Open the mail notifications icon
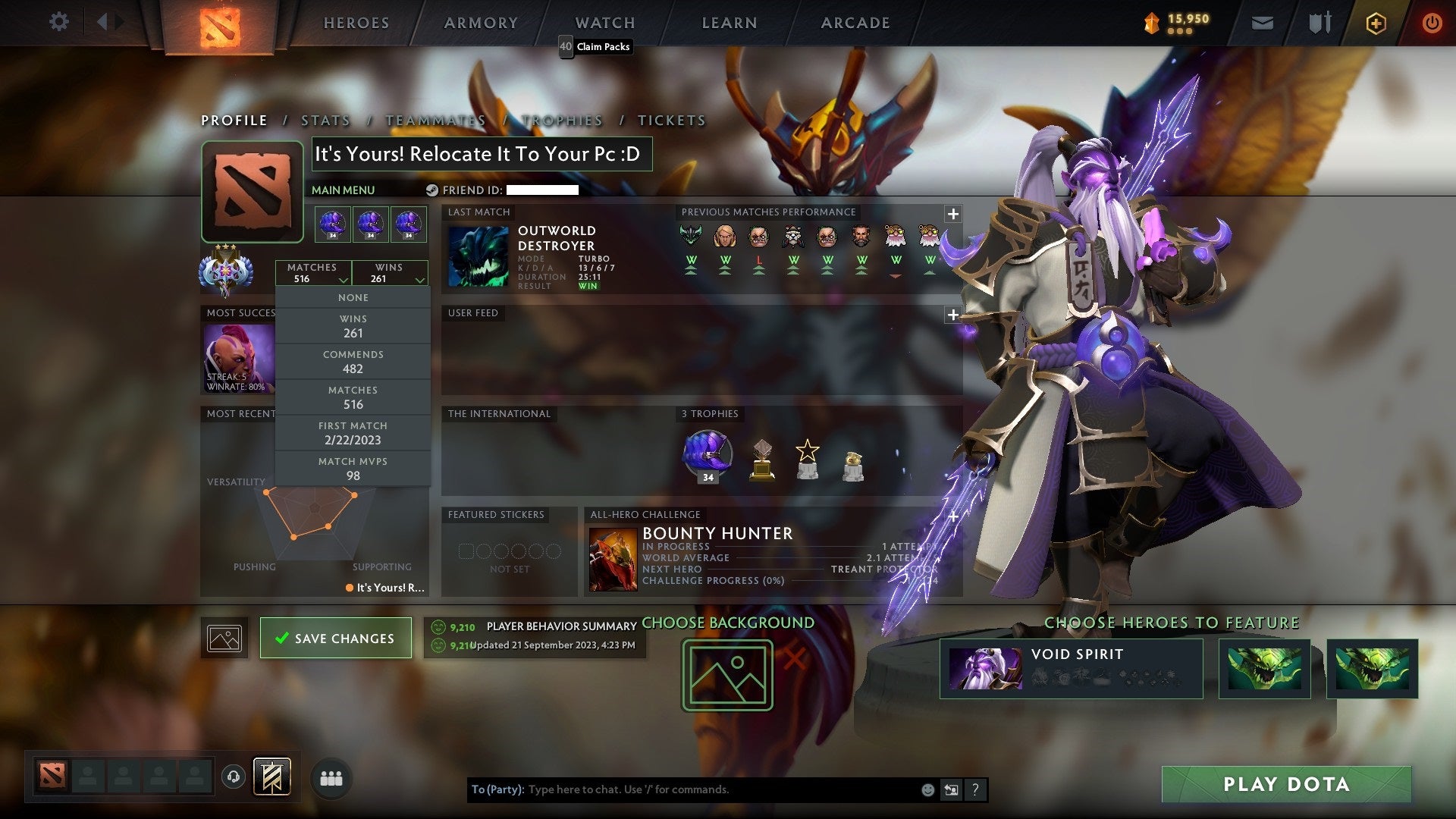This screenshot has height=819, width=1456. [x=1262, y=23]
